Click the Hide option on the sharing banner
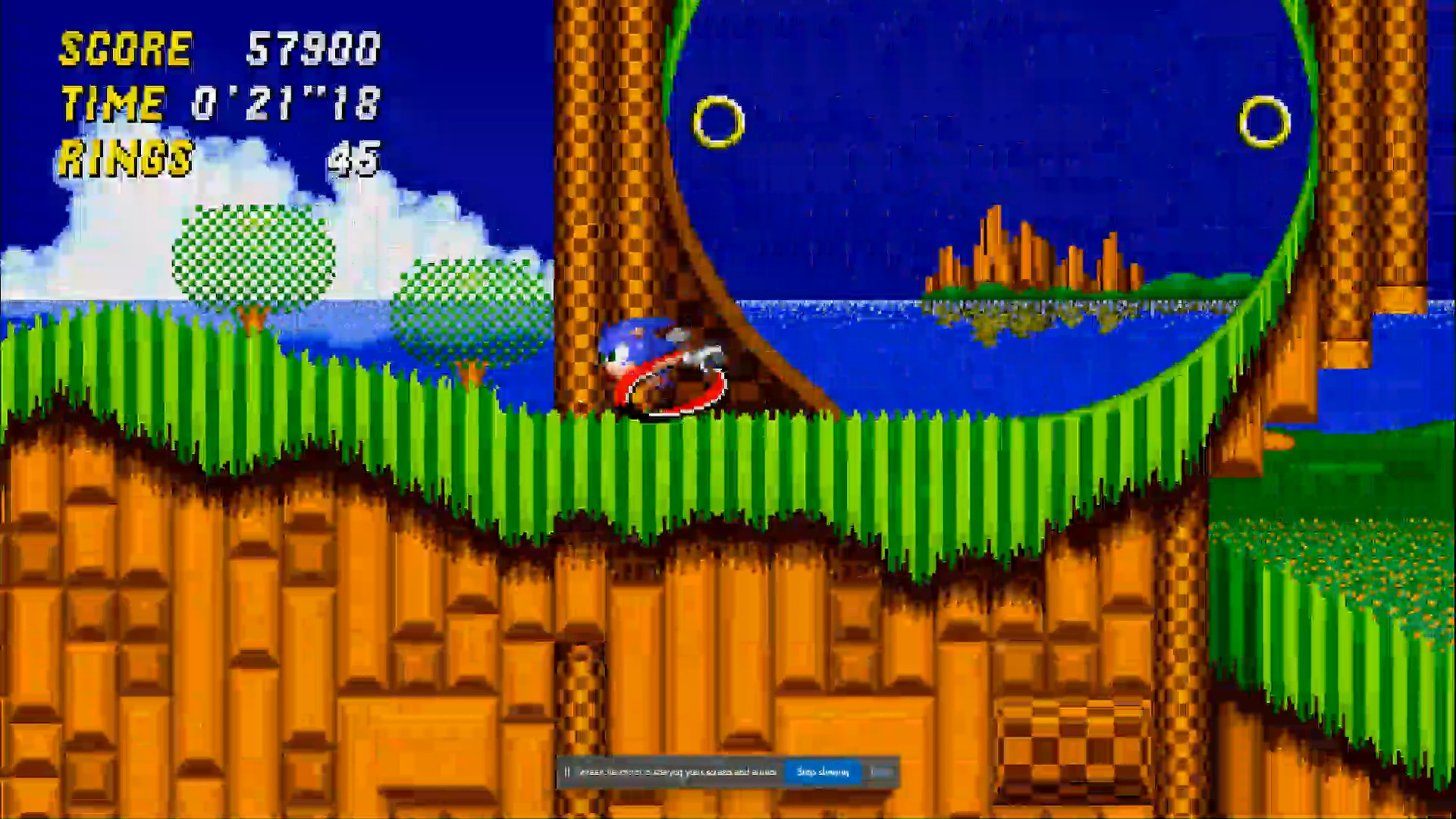This screenshot has width=1456, height=819. 882,771
